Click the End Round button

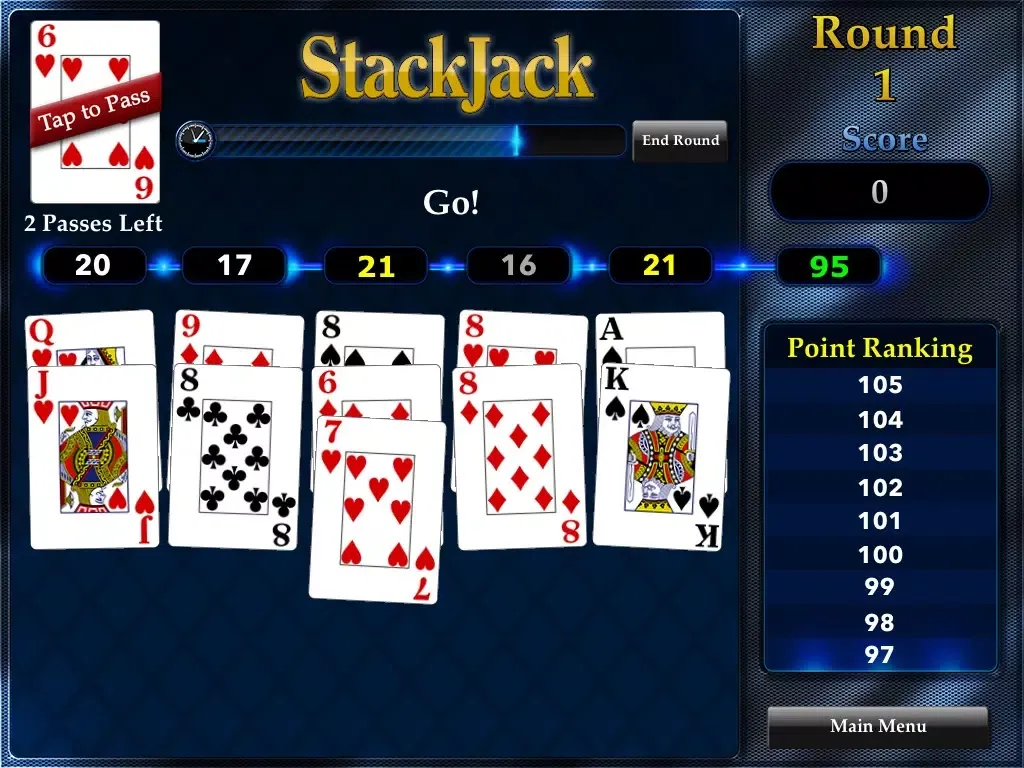click(680, 141)
